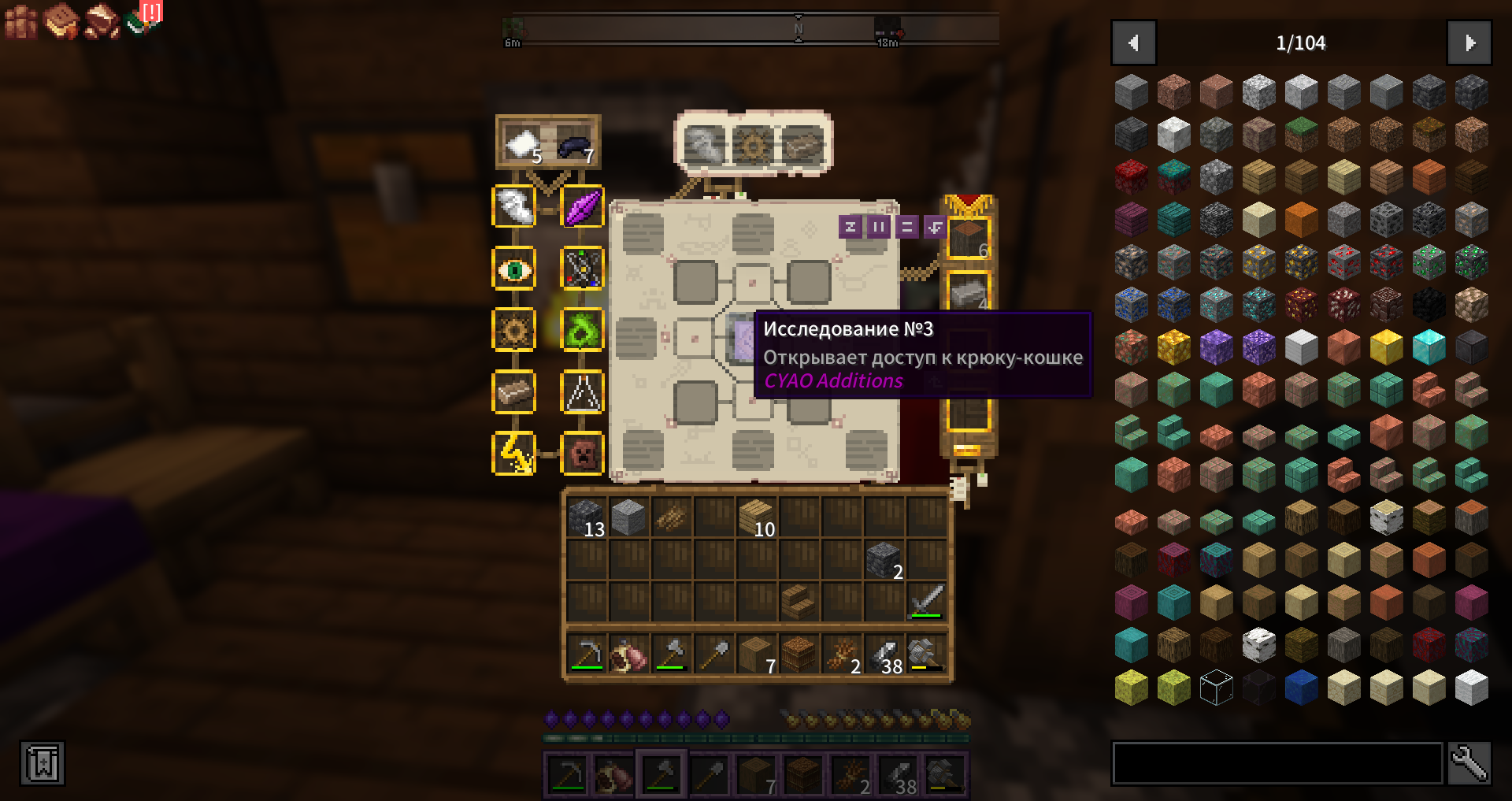Open the bookmark panel button
This screenshot has height=801, width=1512.
click(43, 762)
